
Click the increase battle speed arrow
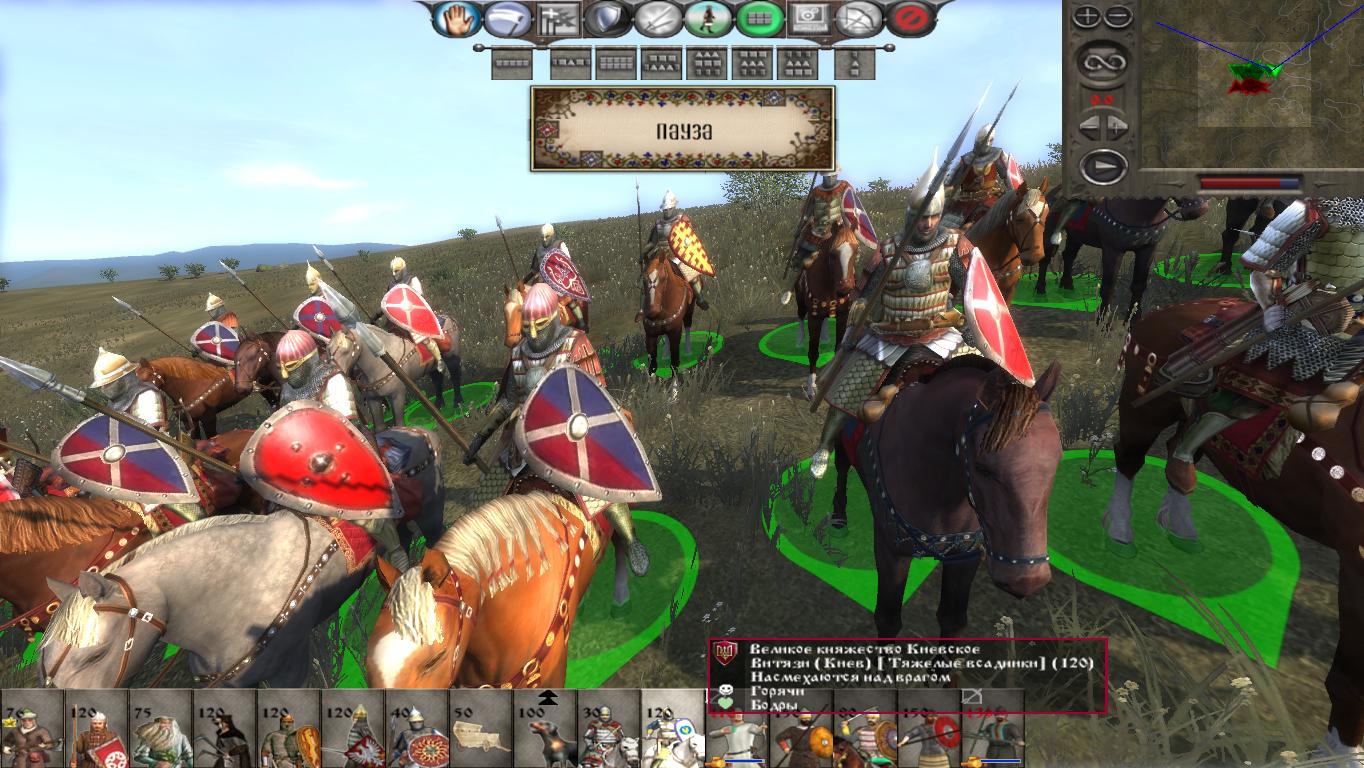point(1117,124)
